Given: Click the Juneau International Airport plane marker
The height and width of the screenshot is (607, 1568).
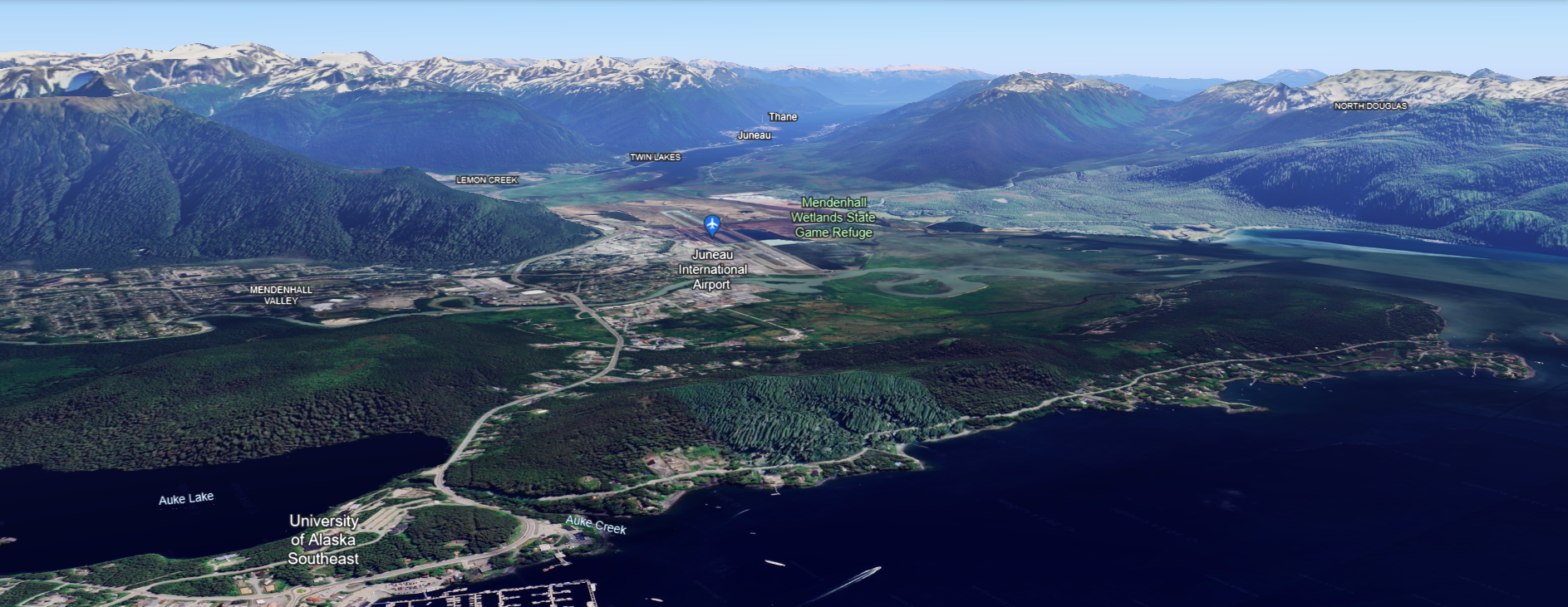Looking at the screenshot, I should 711,224.
